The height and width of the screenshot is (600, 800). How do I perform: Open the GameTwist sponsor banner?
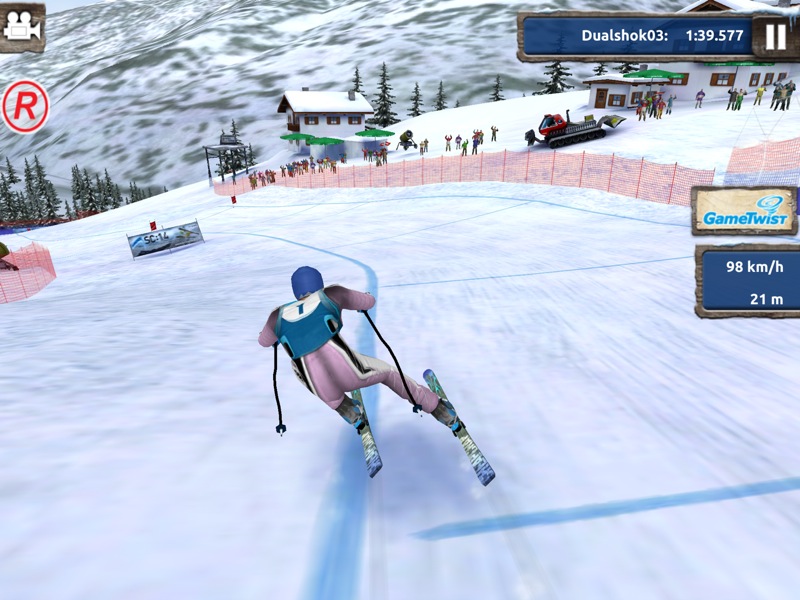743,210
